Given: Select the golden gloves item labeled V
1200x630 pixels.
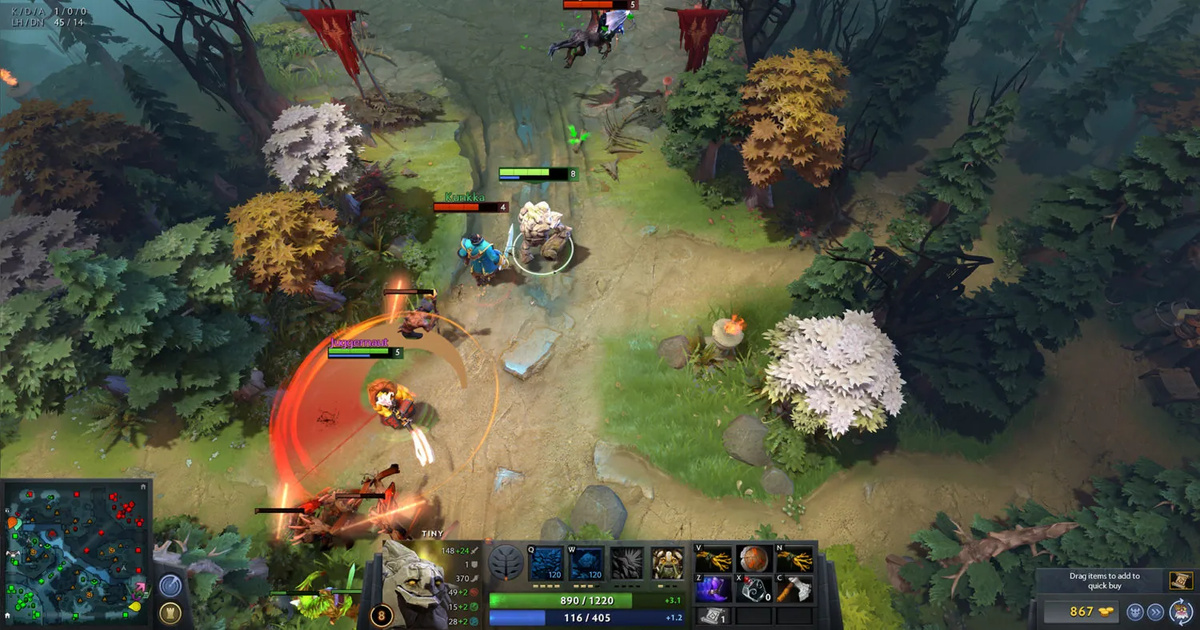Looking at the screenshot, I should (712, 559).
